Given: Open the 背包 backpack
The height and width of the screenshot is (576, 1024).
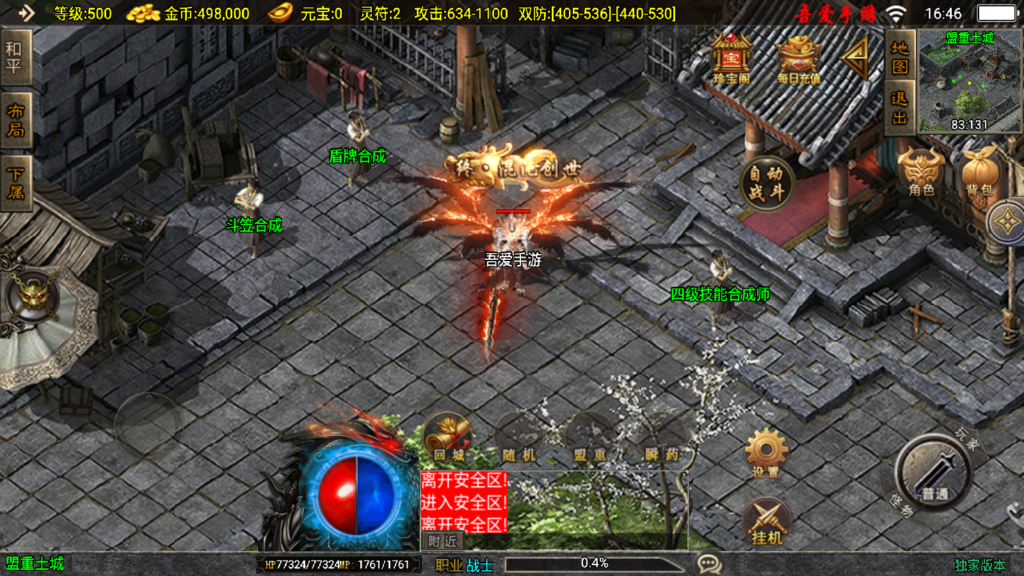Looking at the screenshot, I should (978, 172).
